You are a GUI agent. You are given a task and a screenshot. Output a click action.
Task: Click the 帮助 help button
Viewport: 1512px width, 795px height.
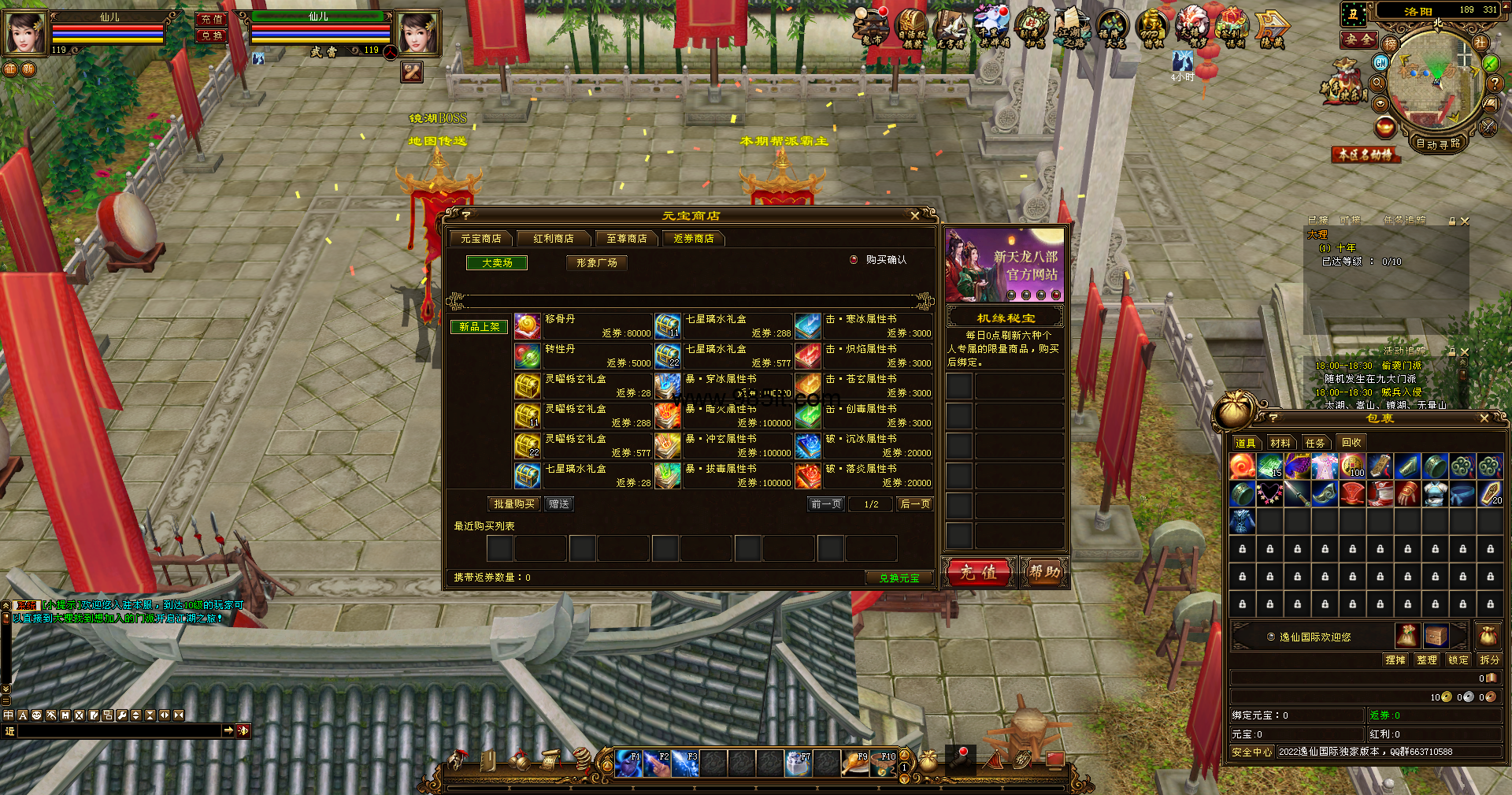click(1043, 573)
